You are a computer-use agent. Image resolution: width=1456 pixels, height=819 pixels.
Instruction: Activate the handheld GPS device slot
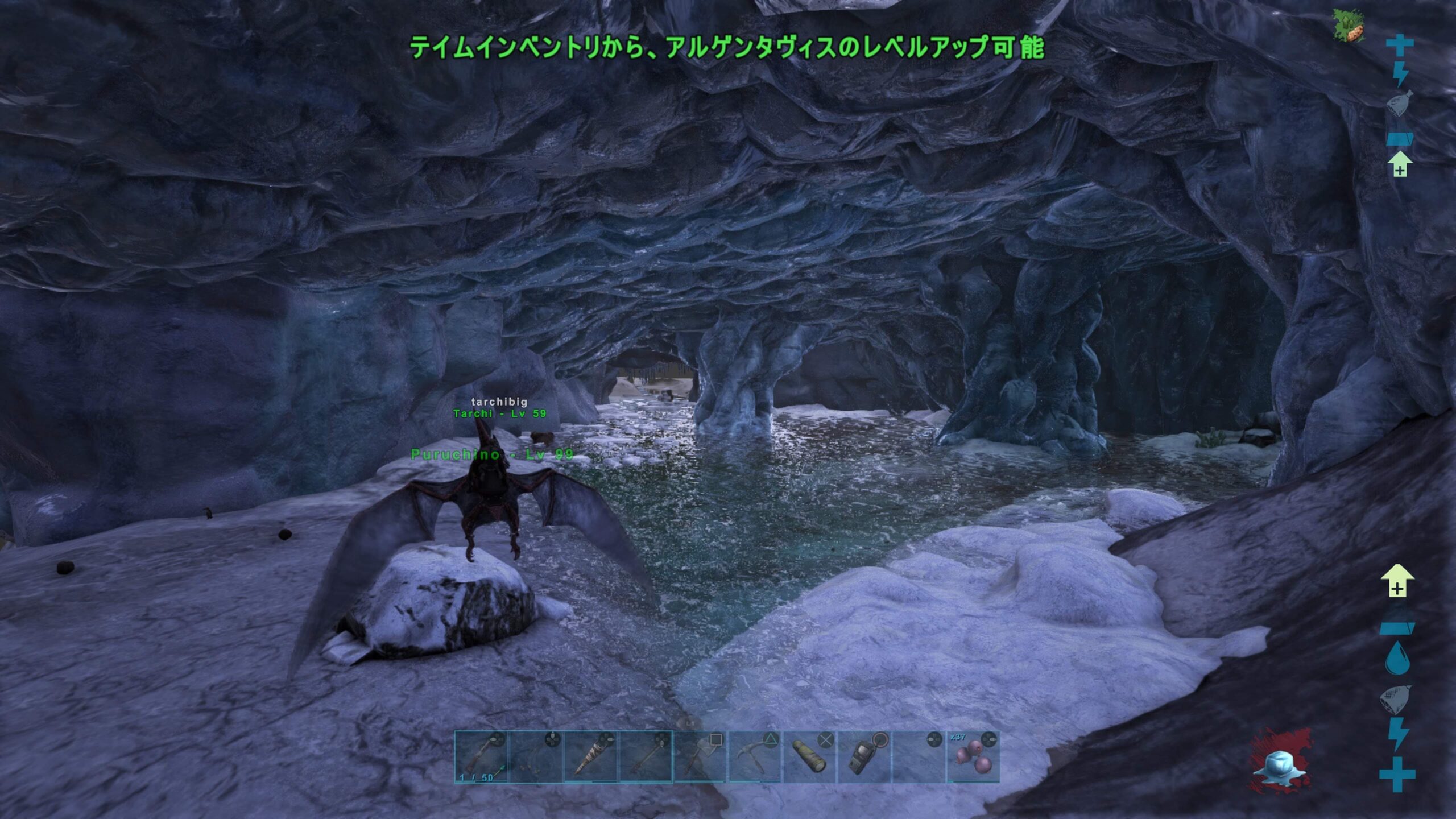point(864,757)
